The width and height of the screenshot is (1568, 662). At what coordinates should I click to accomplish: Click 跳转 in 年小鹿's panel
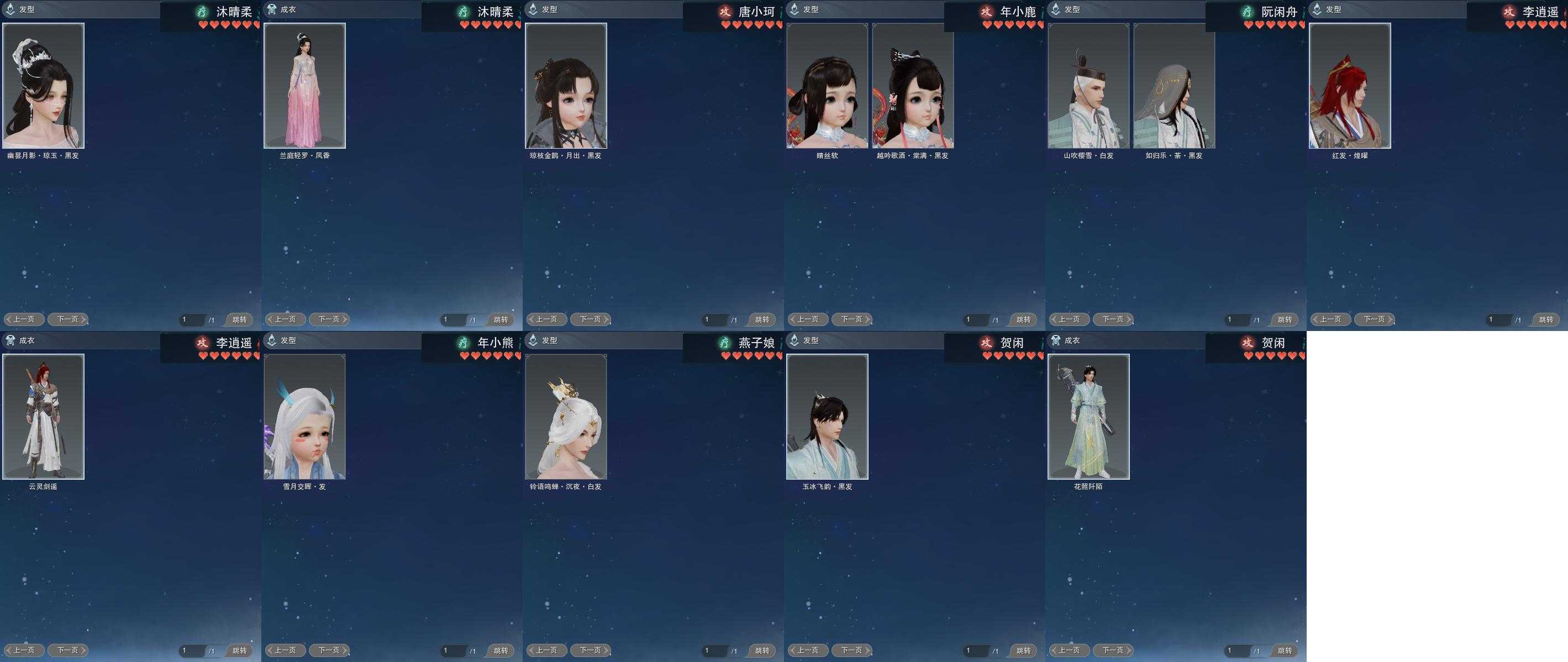pos(1023,320)
